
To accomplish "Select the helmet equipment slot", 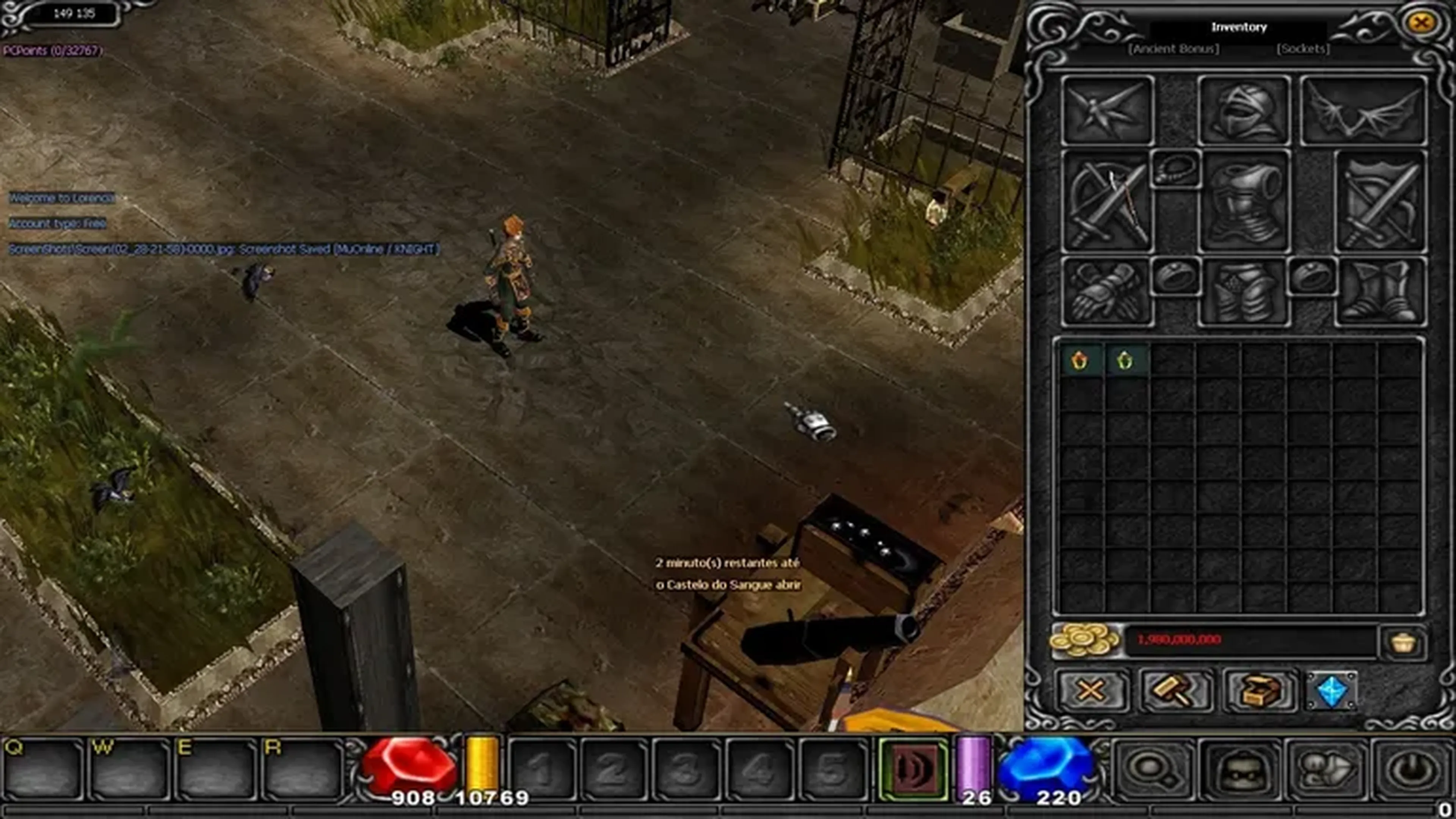I will coord(1244,111).
